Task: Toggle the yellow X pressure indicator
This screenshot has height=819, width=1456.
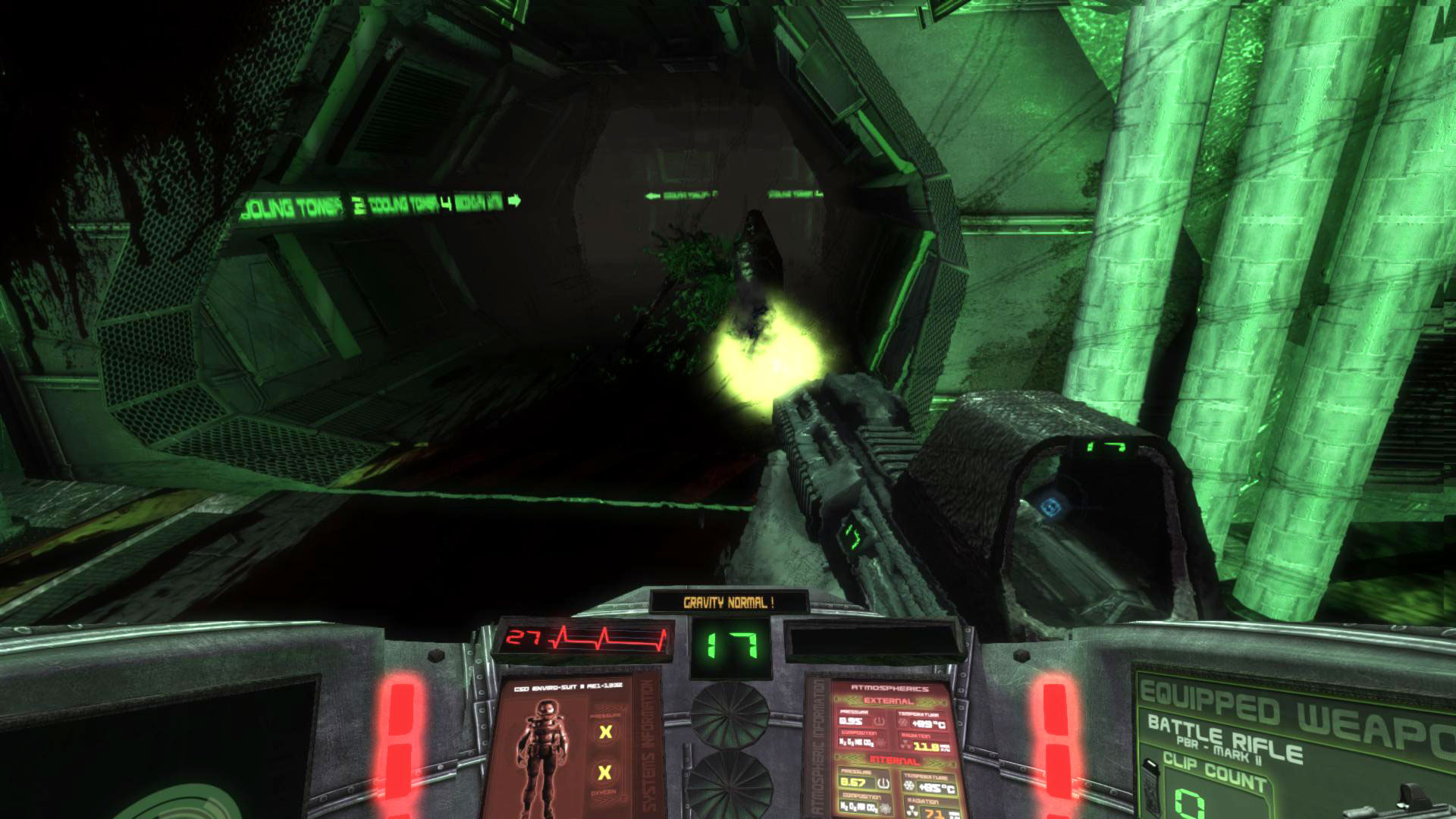Action: (605, 731)
